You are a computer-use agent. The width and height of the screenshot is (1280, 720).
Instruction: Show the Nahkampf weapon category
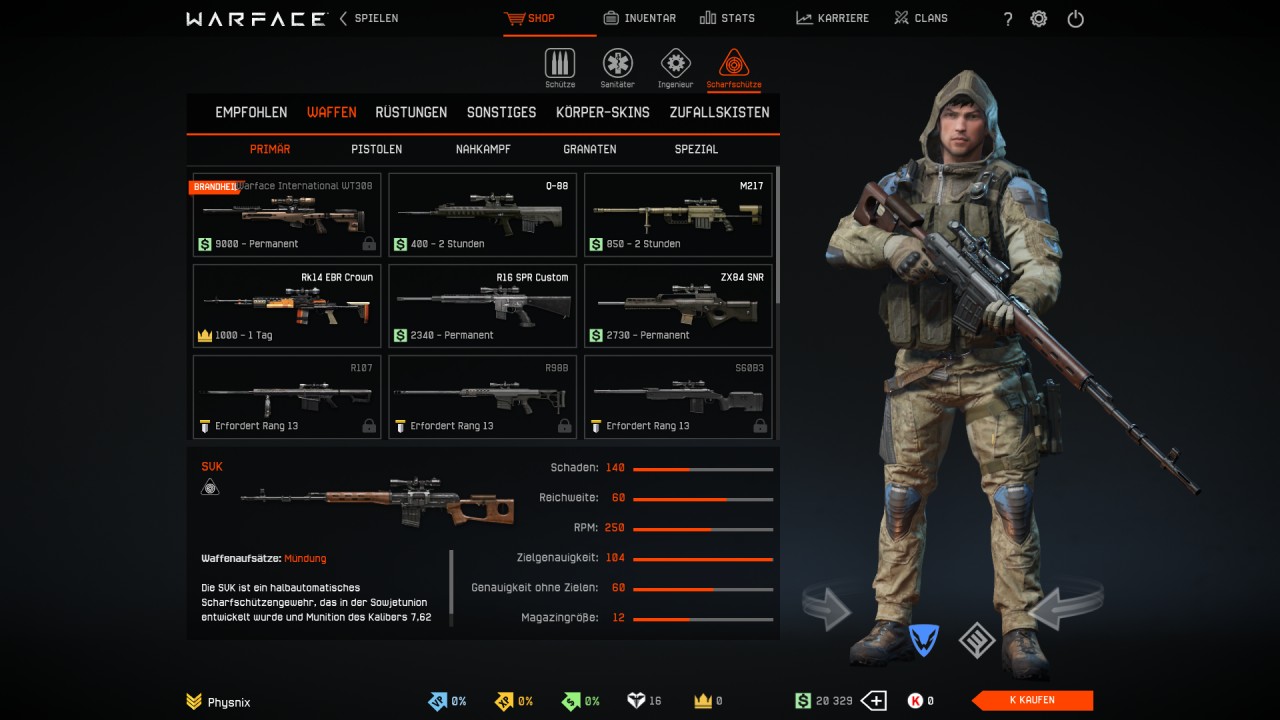pos(483,149)
